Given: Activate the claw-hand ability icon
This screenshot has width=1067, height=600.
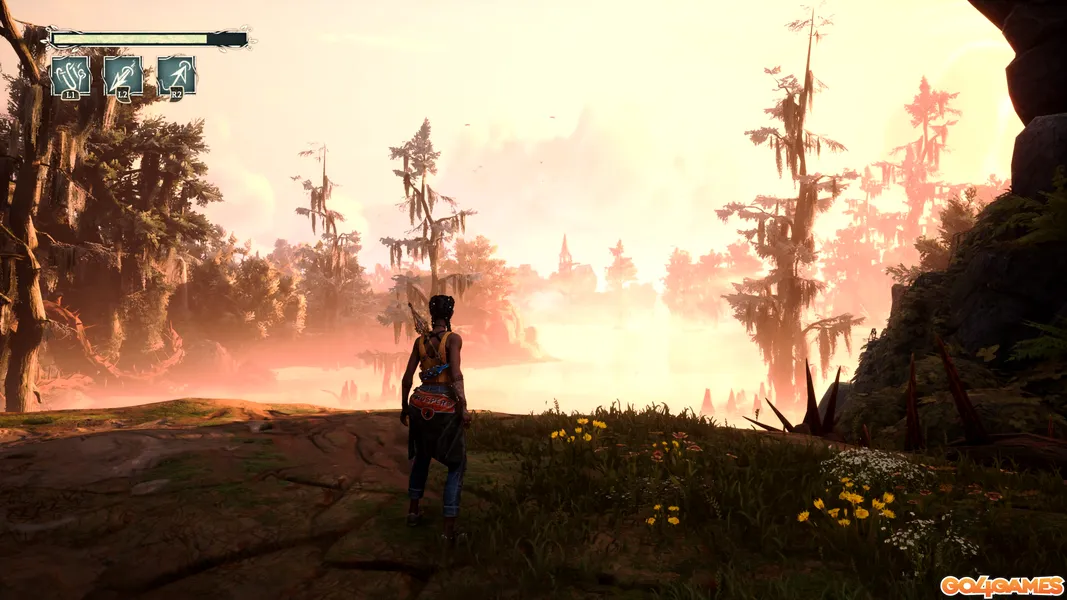Looking at the screenshot, I should pyautogui.click(x=70, y=75).
